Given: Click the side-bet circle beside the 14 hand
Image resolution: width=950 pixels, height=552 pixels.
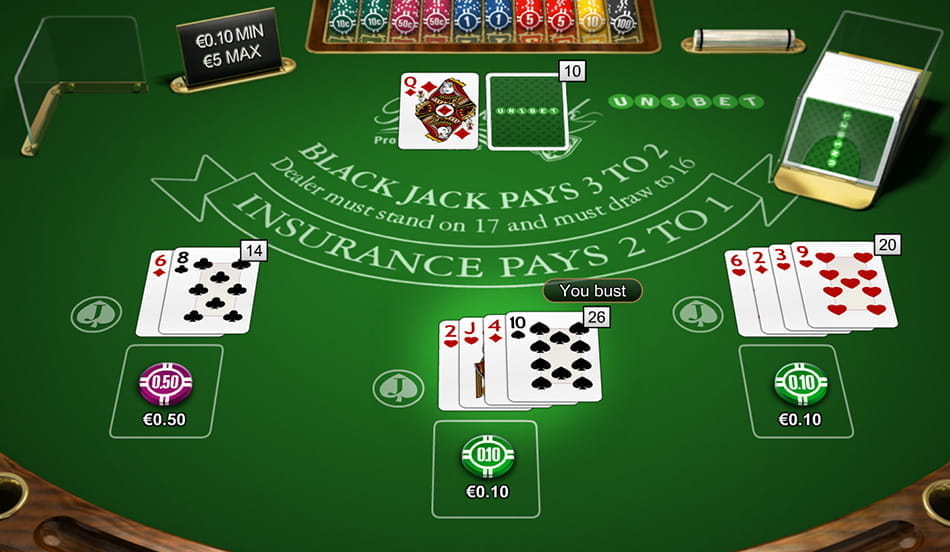Looking at the screenshot, I should coord(96,314).
